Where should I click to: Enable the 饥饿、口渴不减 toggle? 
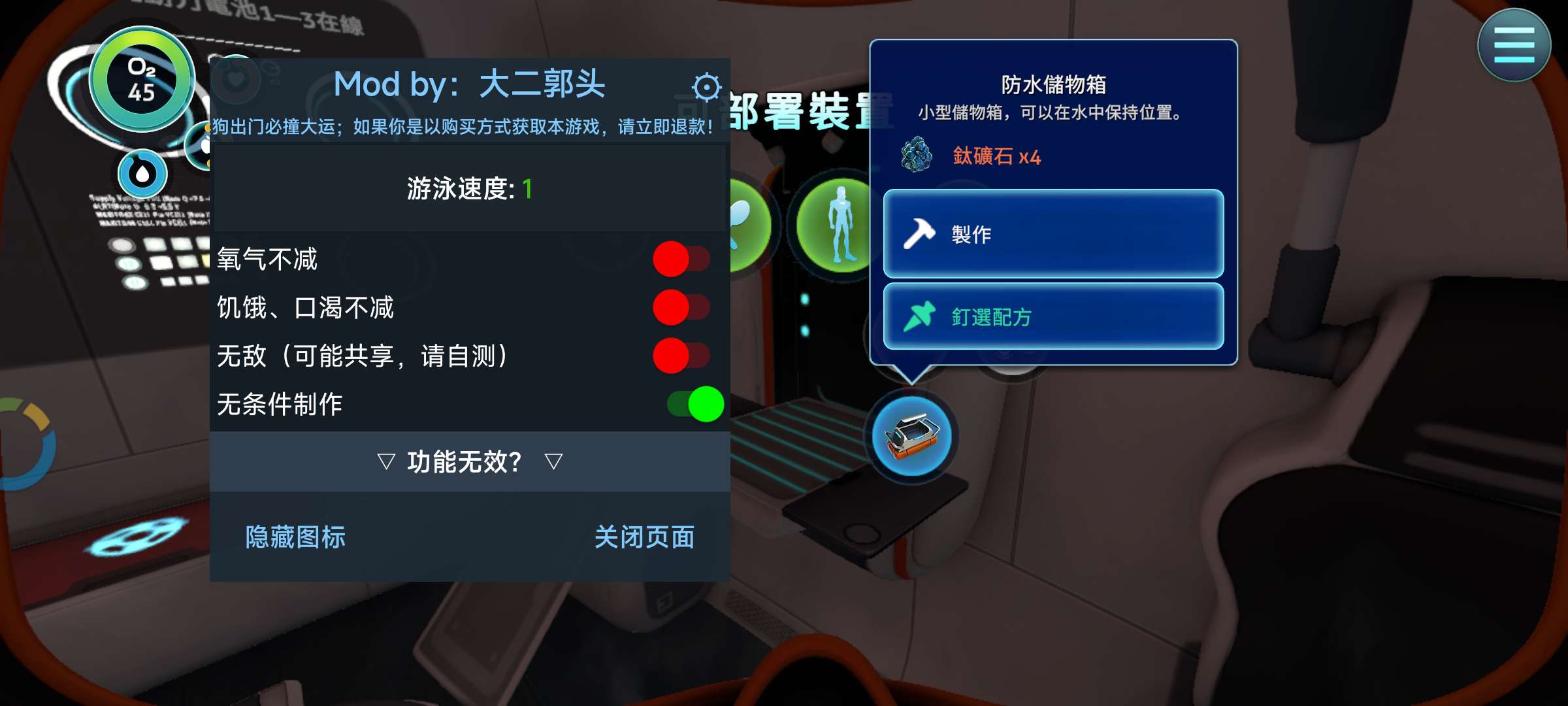[681, 307]
